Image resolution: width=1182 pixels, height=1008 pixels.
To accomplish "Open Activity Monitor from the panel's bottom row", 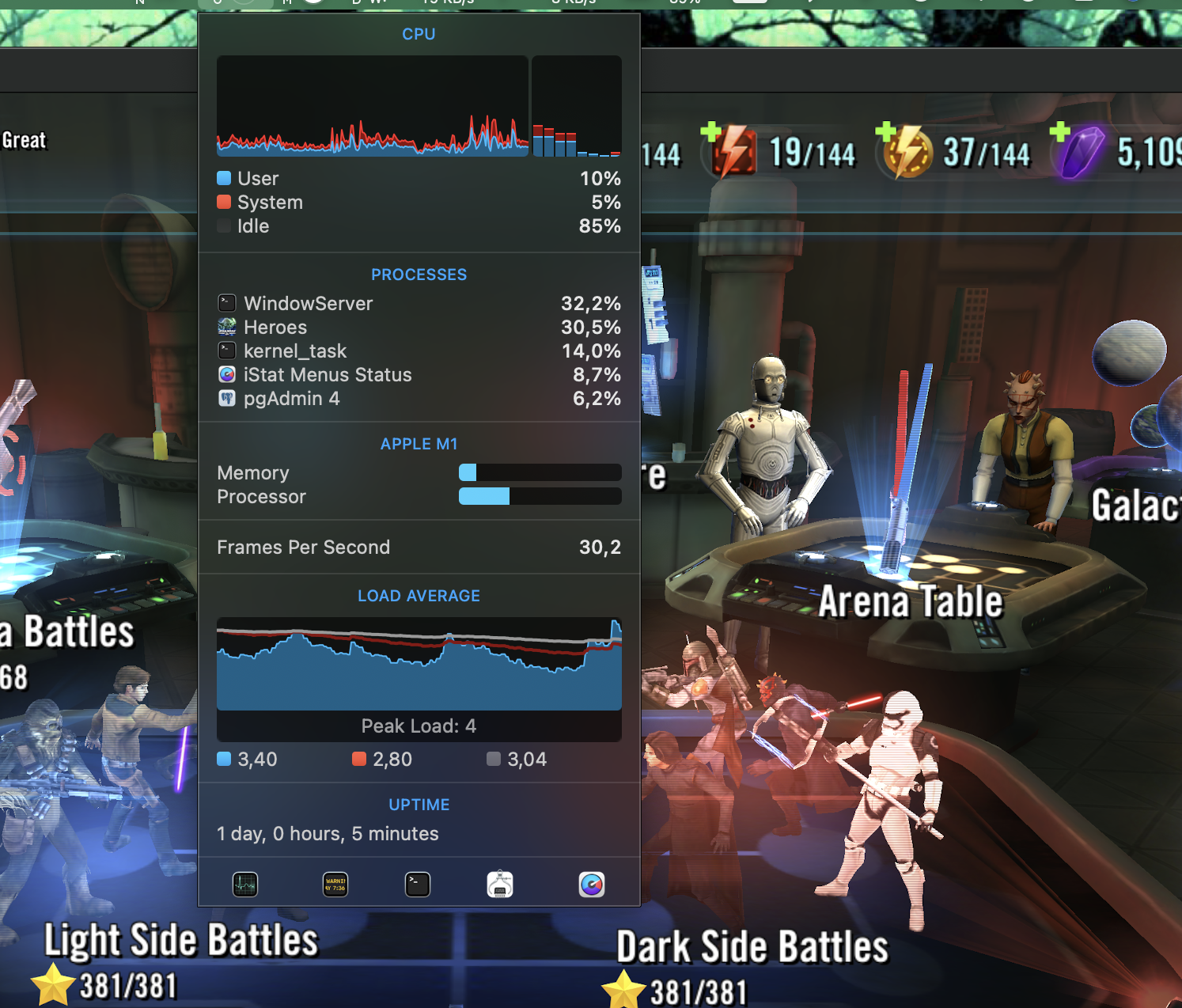I will click(245, 885).
